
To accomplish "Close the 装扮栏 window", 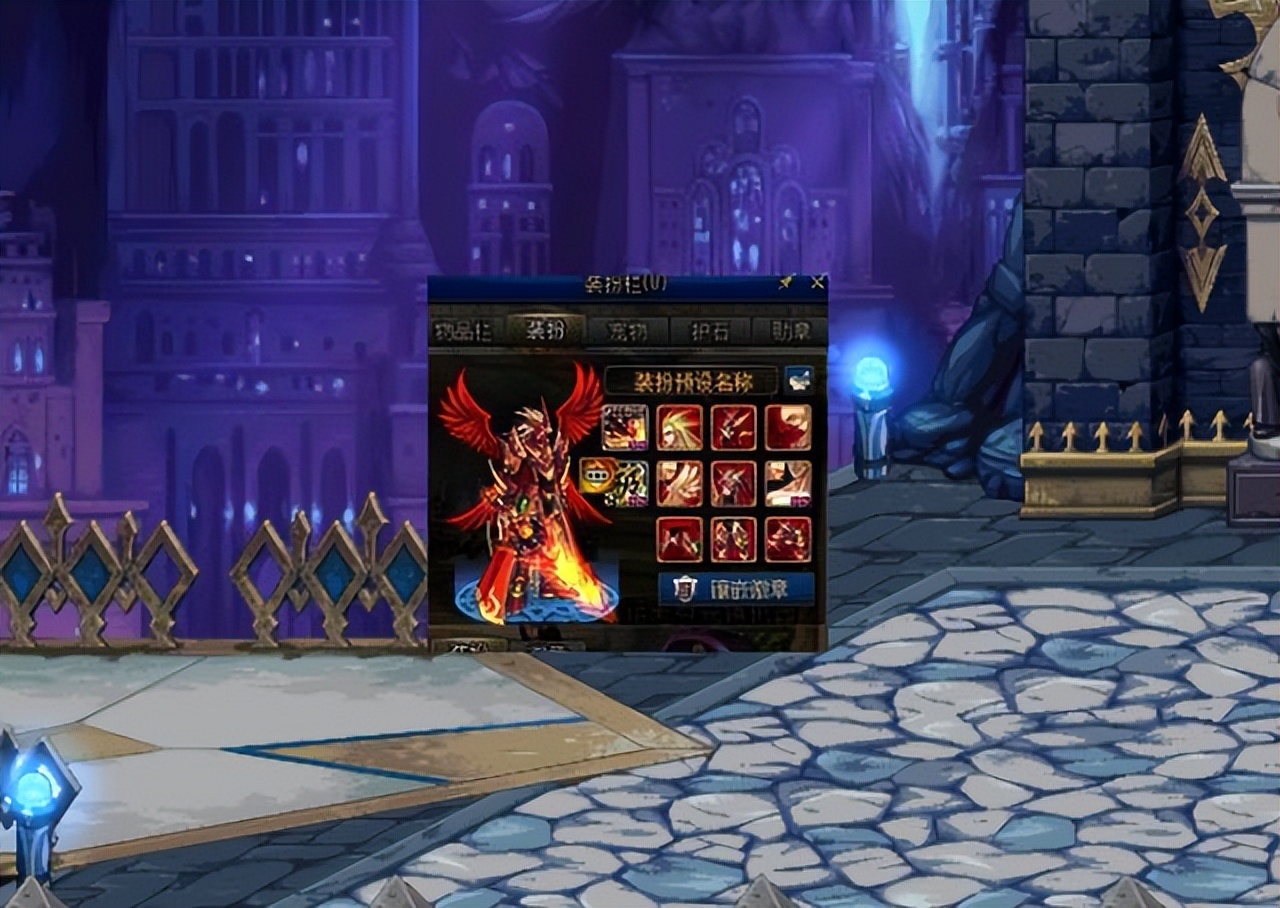I will pos(817,283).
